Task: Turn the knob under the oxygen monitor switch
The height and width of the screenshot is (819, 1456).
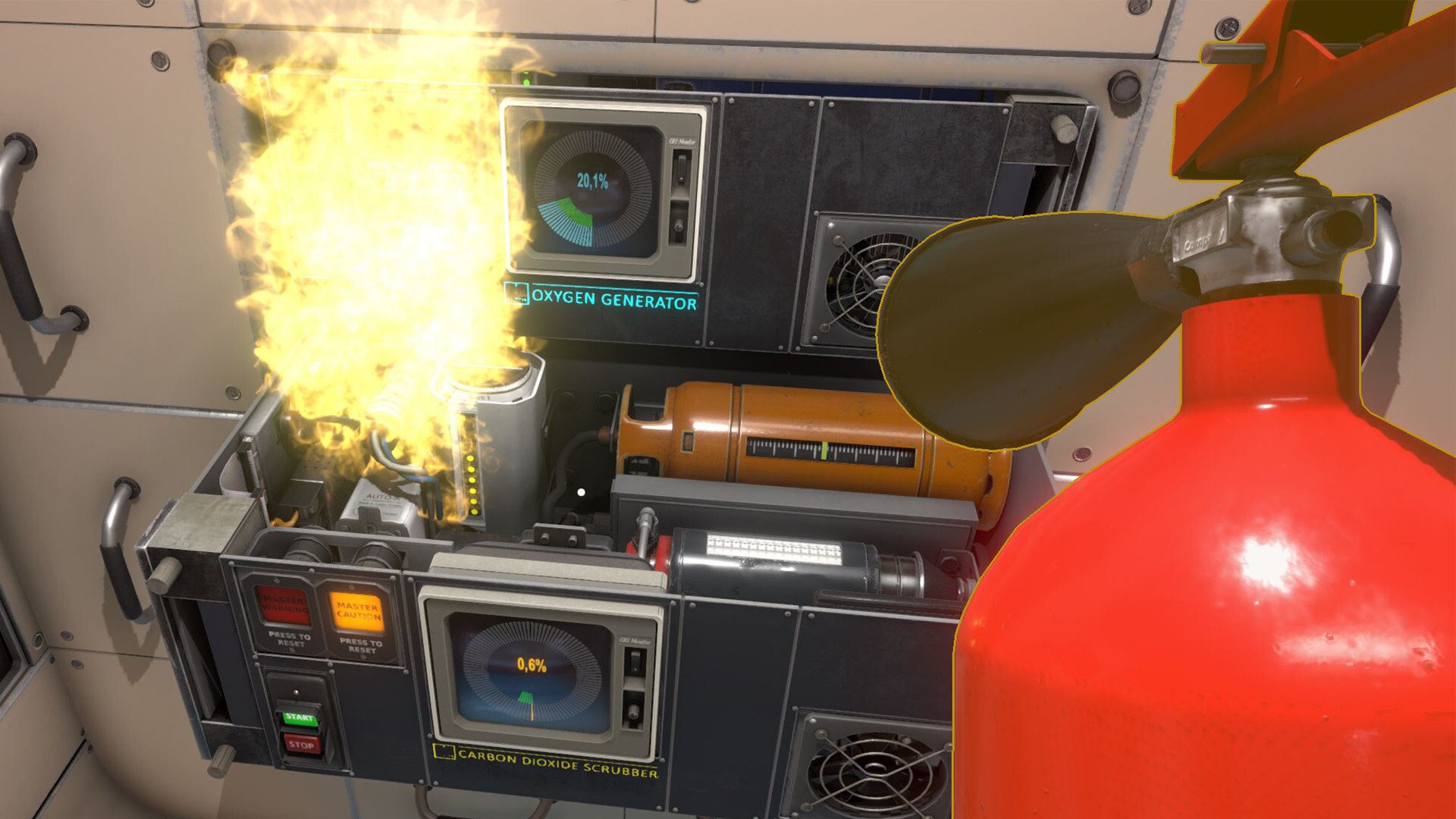Action: [677, 224]
